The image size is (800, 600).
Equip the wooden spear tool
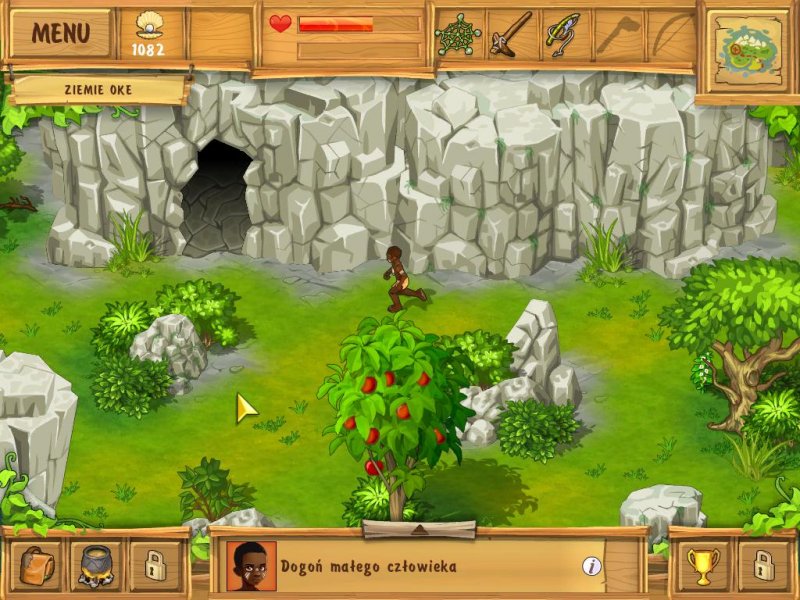coord(510,35)
